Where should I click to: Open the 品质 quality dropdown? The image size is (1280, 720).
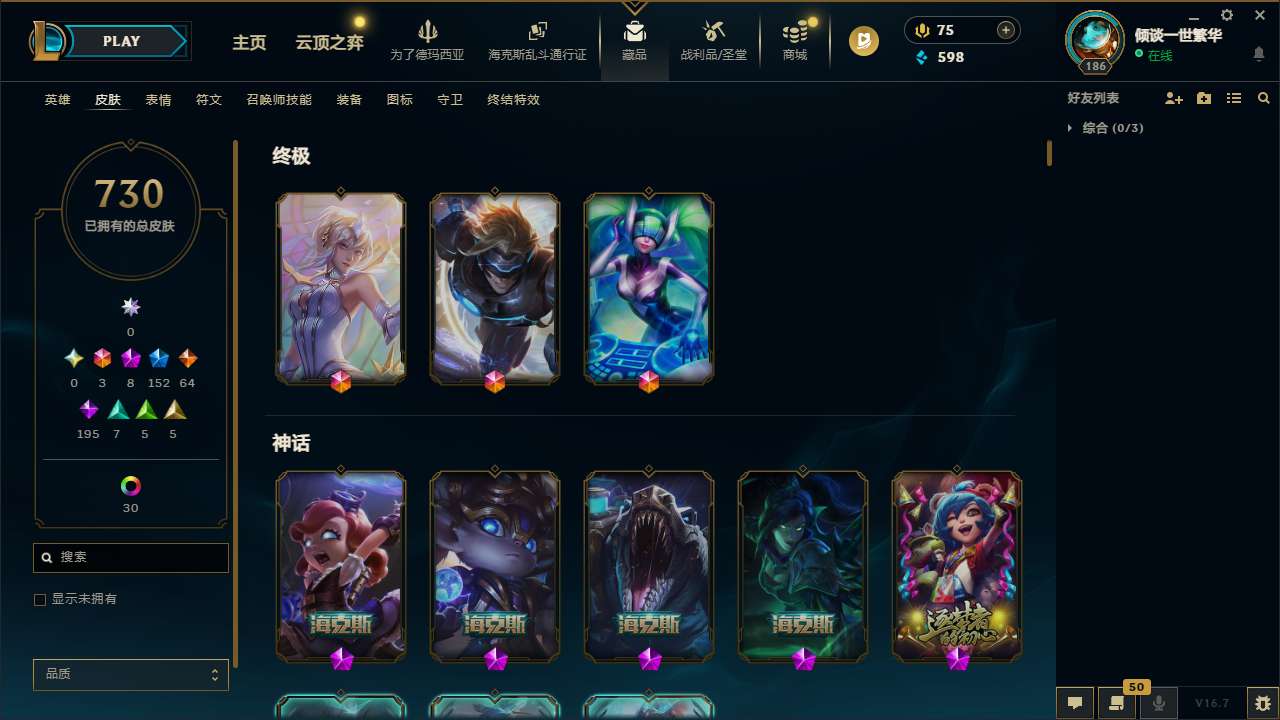click(130, 674)
